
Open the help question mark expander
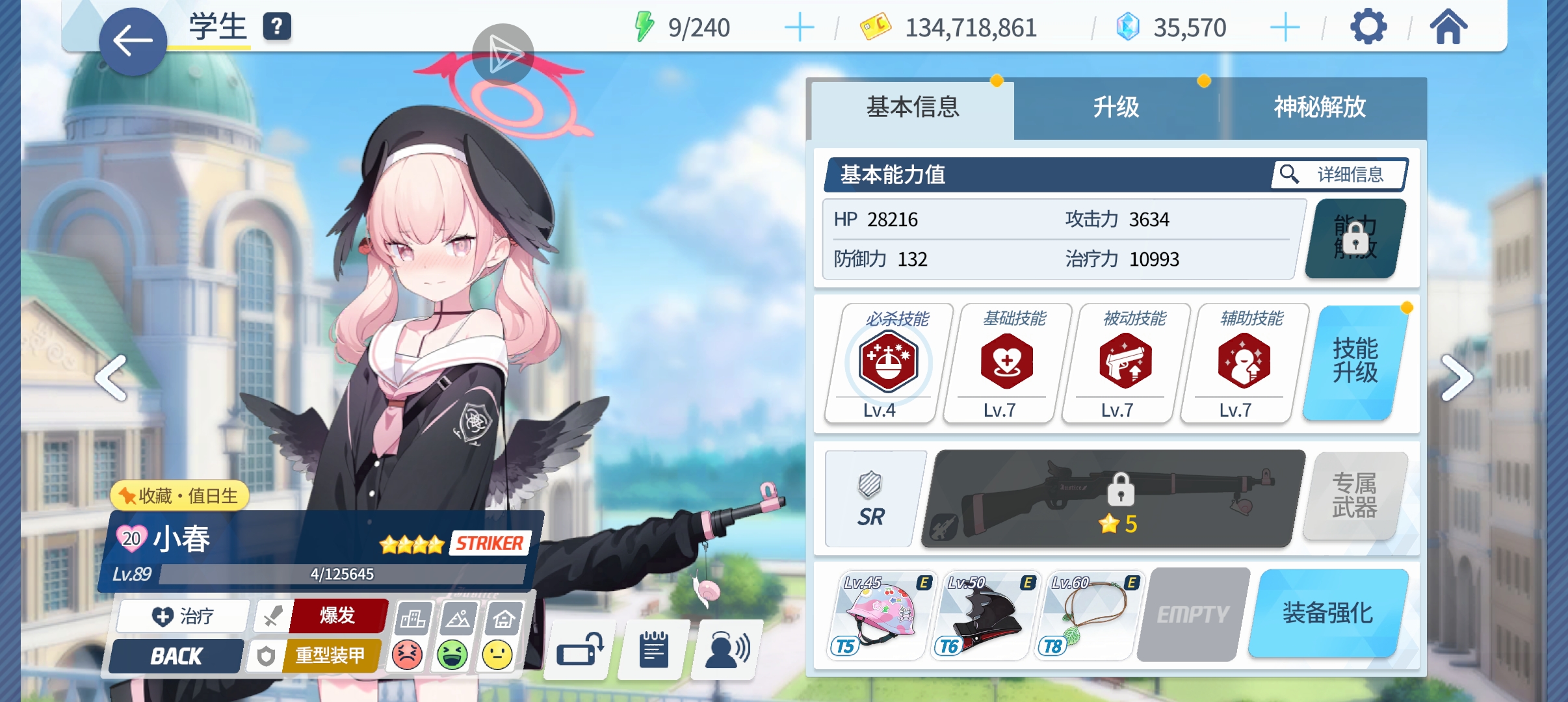click(278, 27)
